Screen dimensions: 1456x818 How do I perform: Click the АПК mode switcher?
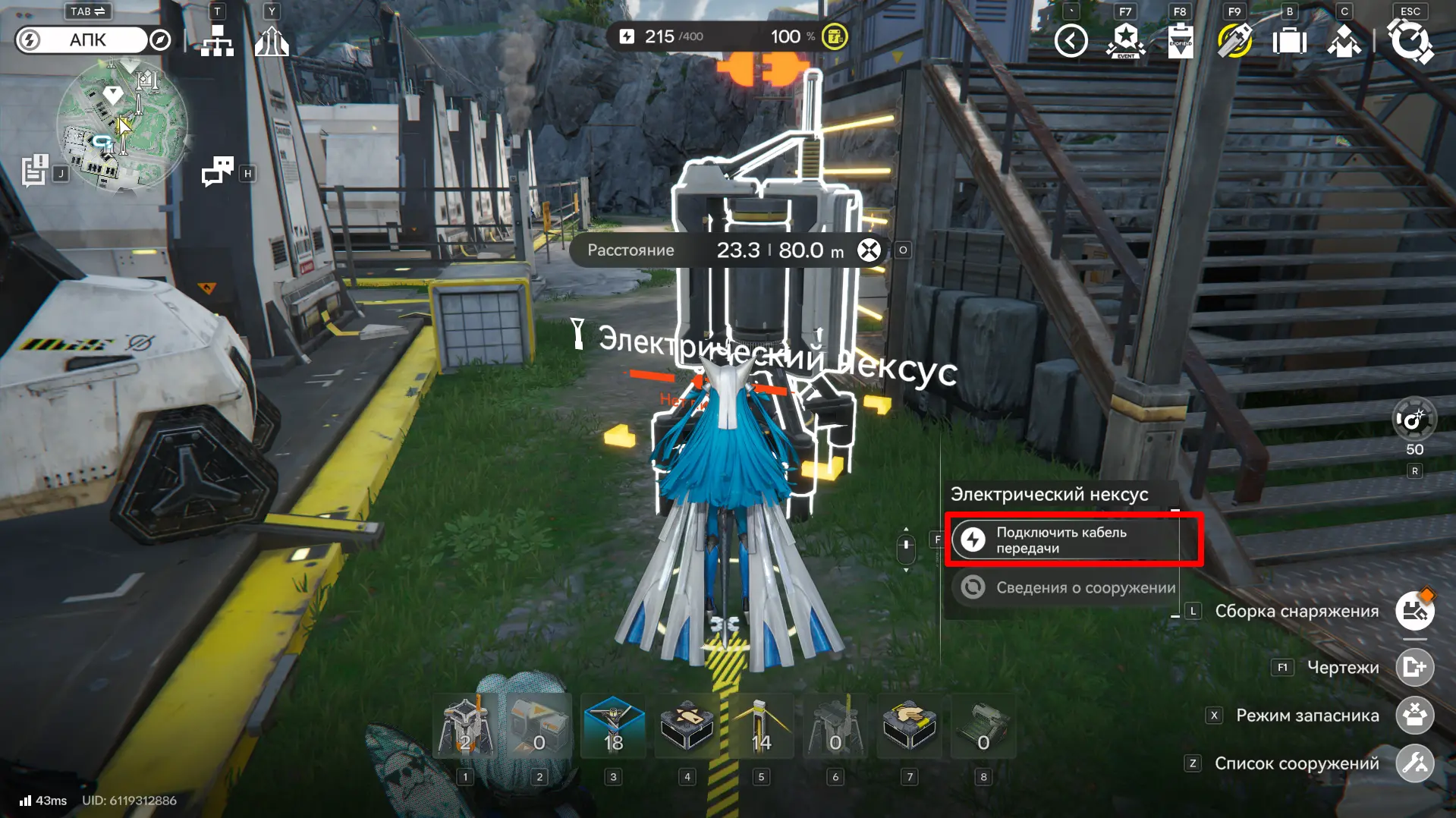[x=87, y=40]
